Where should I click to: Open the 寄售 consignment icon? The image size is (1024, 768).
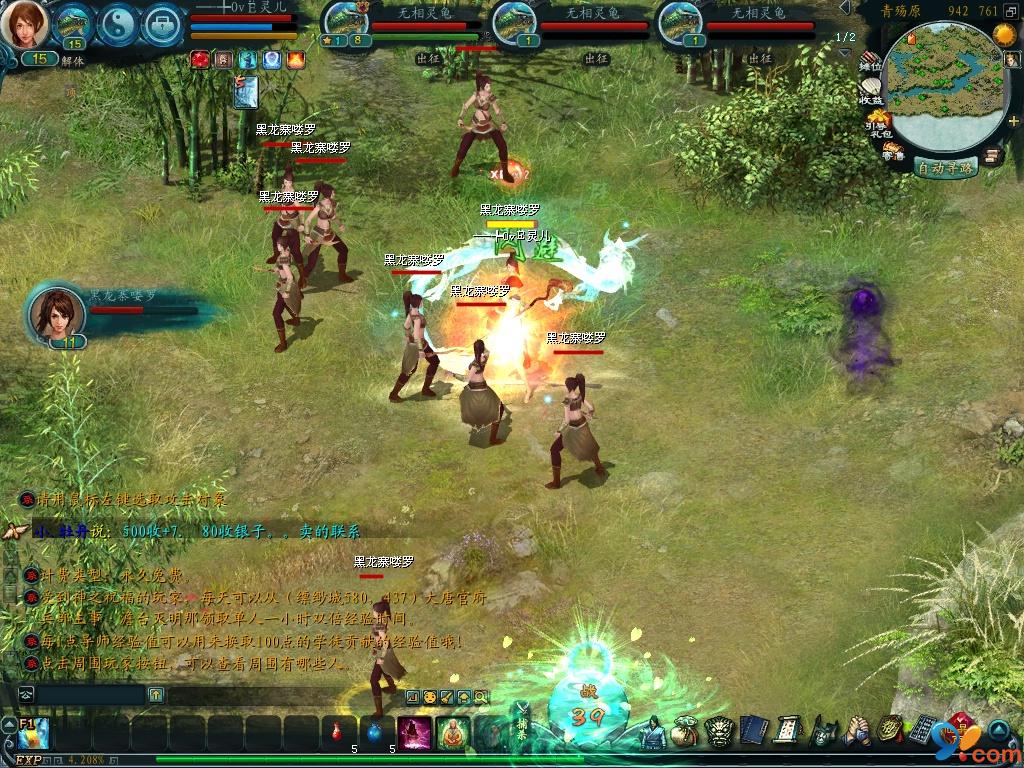(893, 151)
